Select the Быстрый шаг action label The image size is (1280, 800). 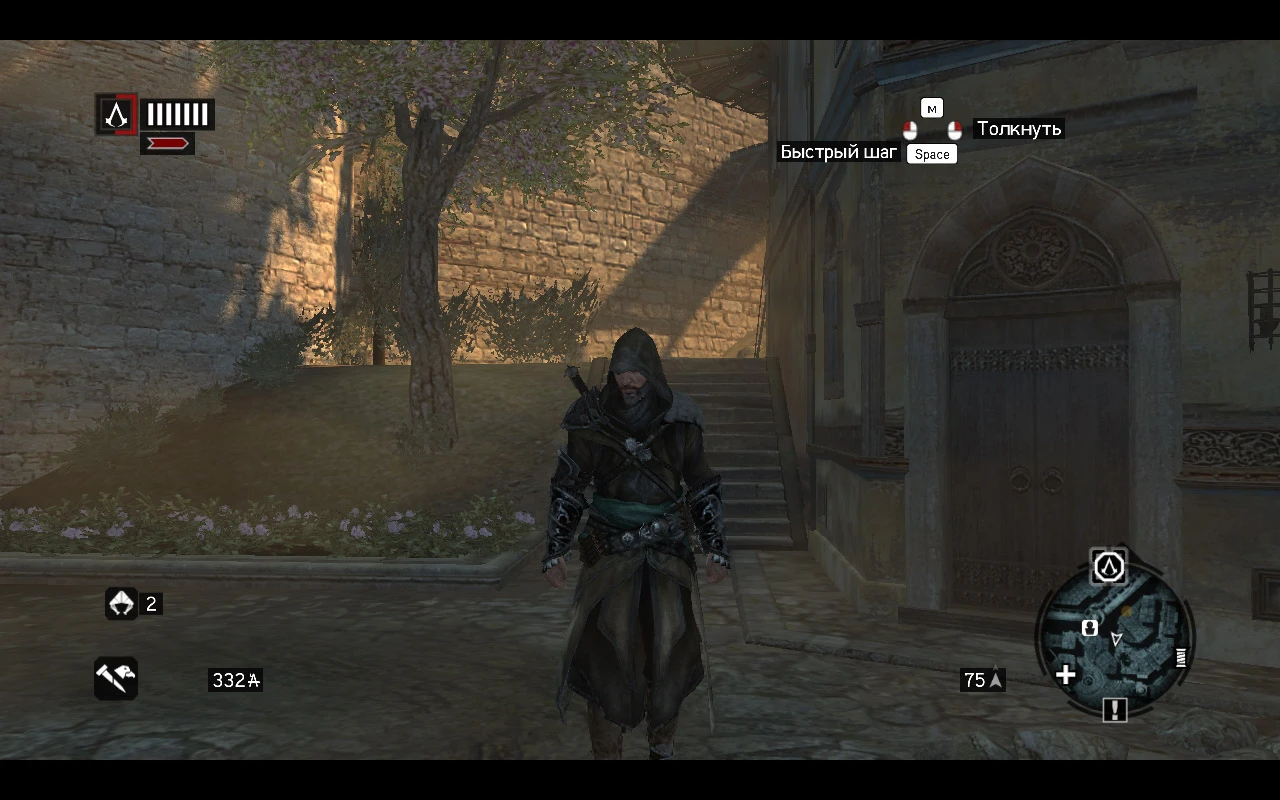tap(838, 152)
